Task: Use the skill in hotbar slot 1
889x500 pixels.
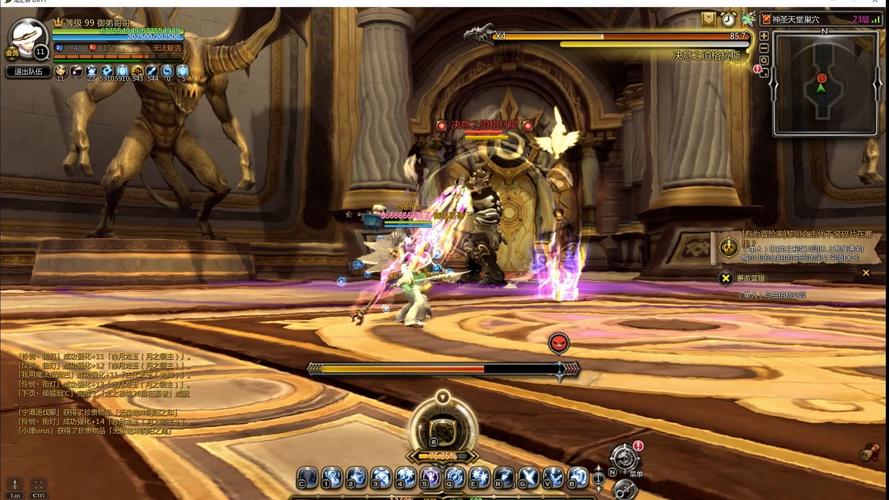Action: coord(331,478)
